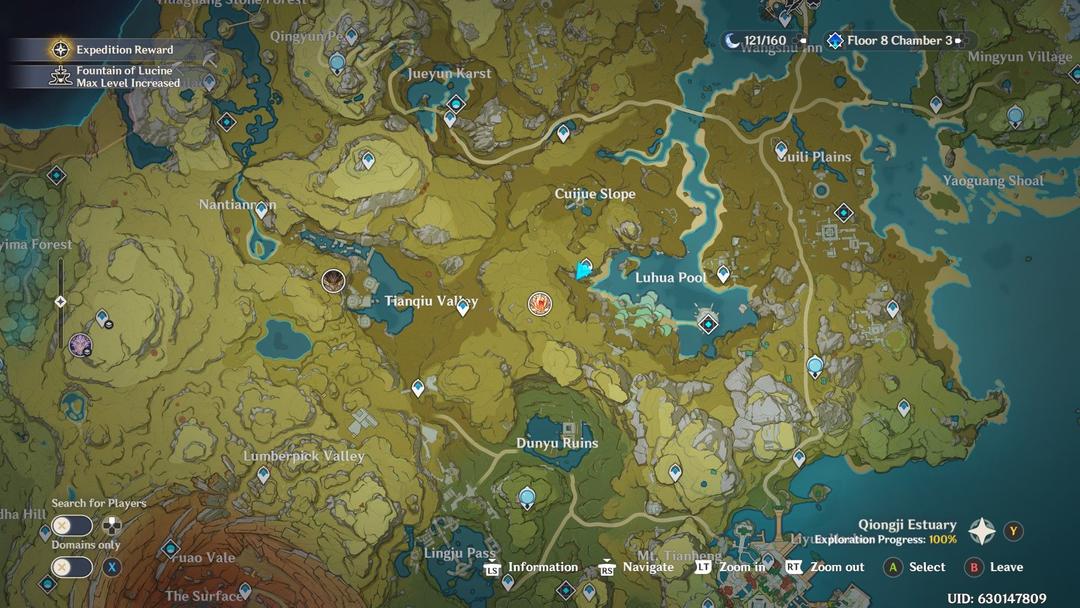1080x608 pixels.
Task: Select the cyan player location arrow
Action: tap(584, 269)
